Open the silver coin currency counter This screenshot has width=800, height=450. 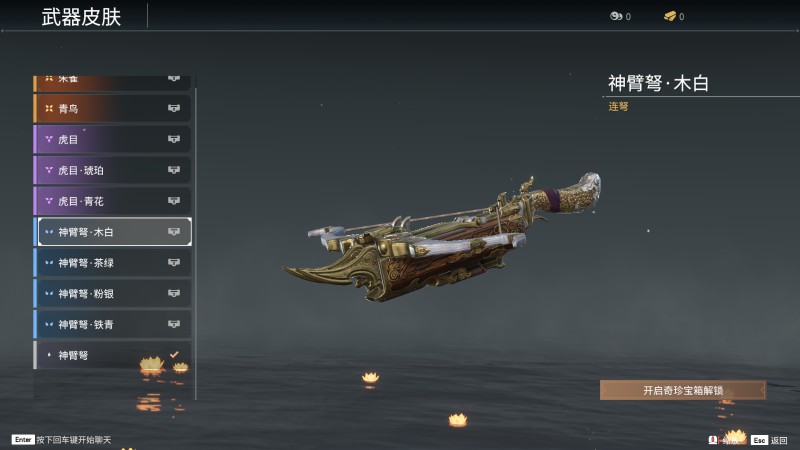(x=620, y=17)
